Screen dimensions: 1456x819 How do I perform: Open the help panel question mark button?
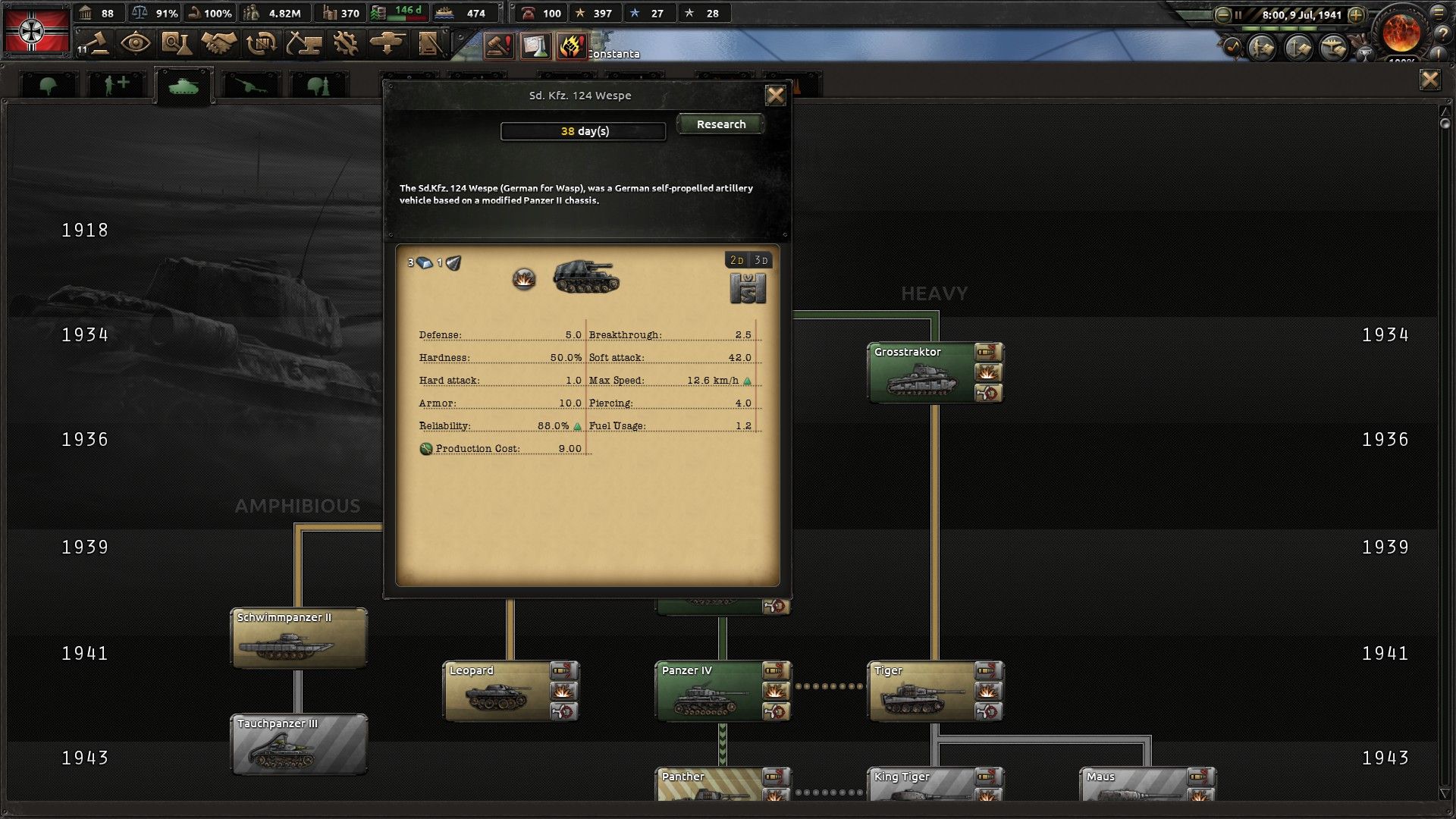tap(1445, 35)
